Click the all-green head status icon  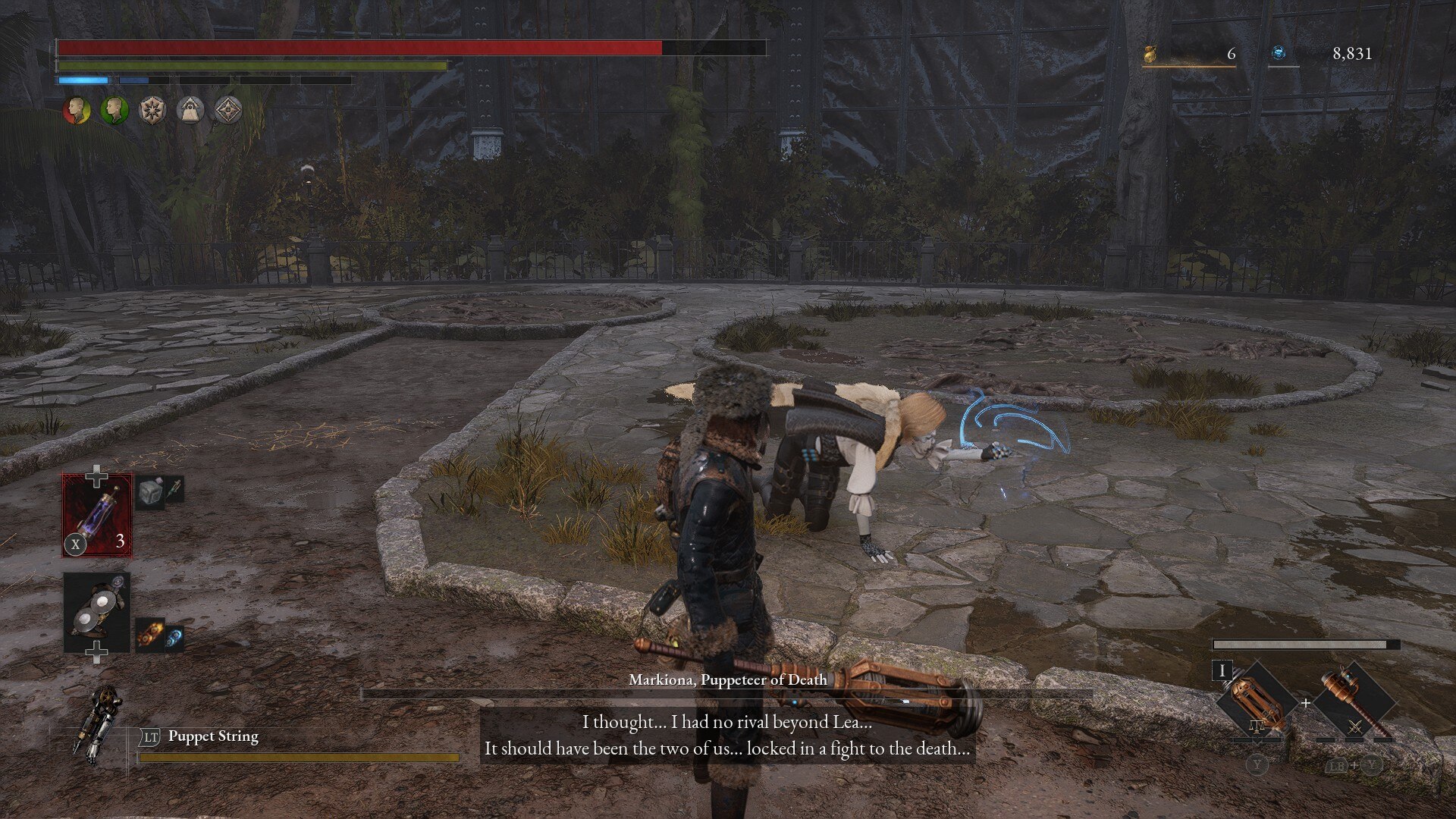[114, 111]
